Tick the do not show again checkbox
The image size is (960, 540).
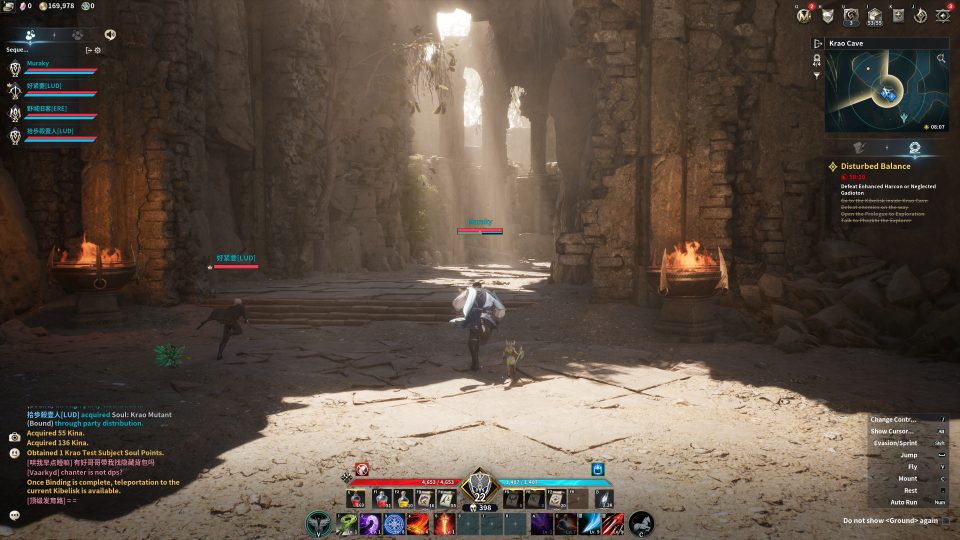pyautogui.click(x=946, y=521)
